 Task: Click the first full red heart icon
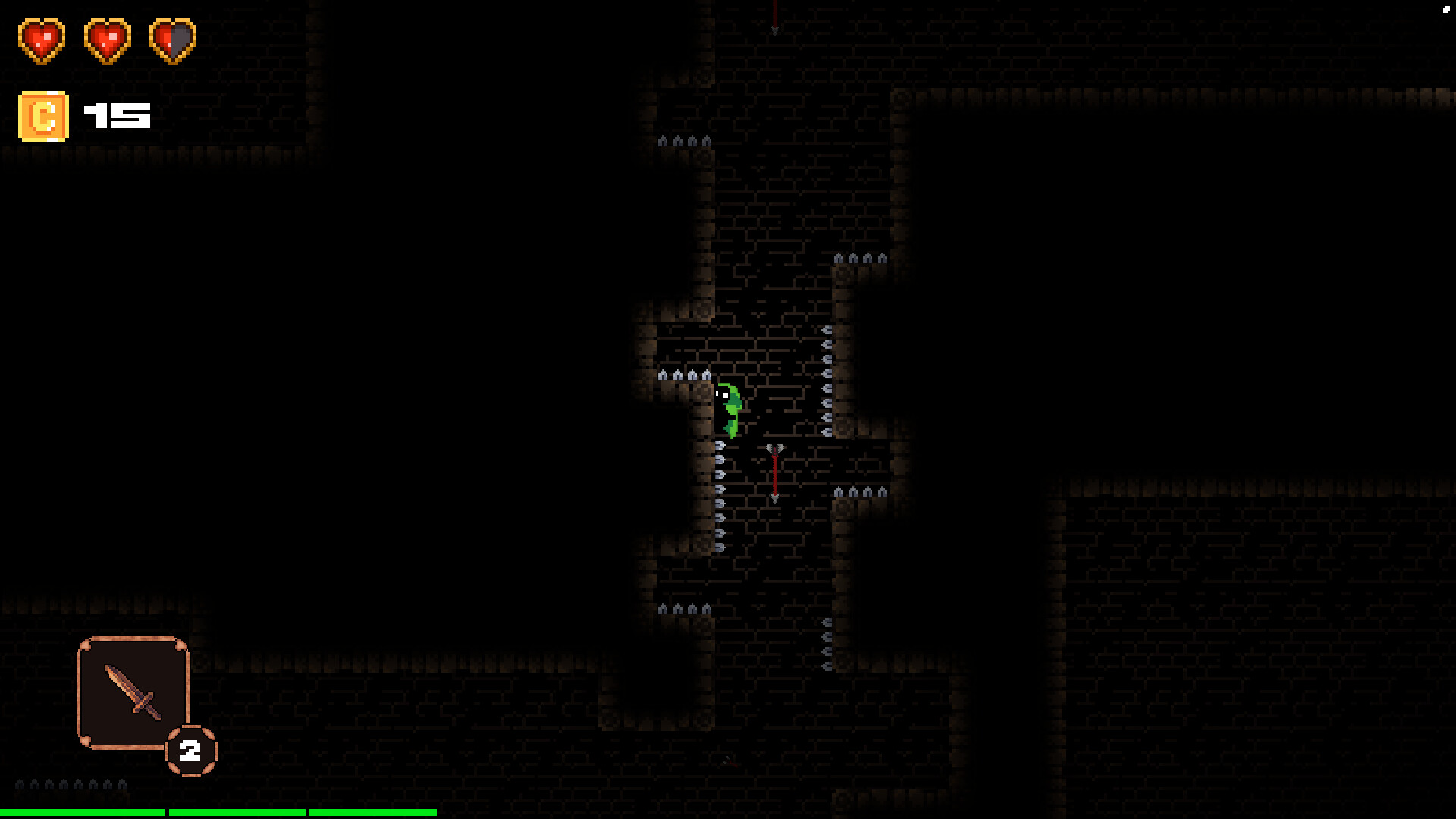(x=42, y=42)
